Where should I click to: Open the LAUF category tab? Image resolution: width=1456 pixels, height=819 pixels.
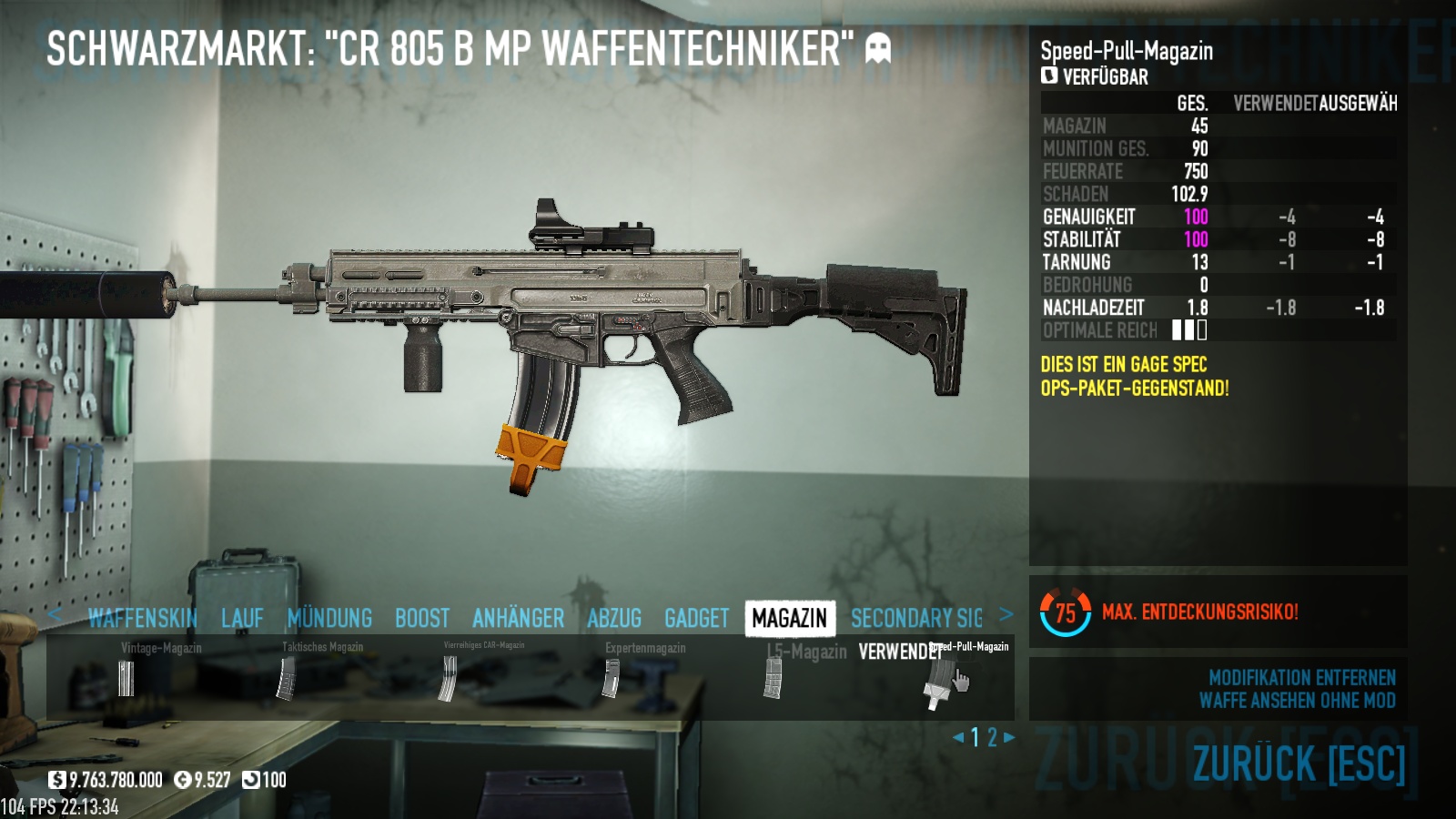[242, 619]
